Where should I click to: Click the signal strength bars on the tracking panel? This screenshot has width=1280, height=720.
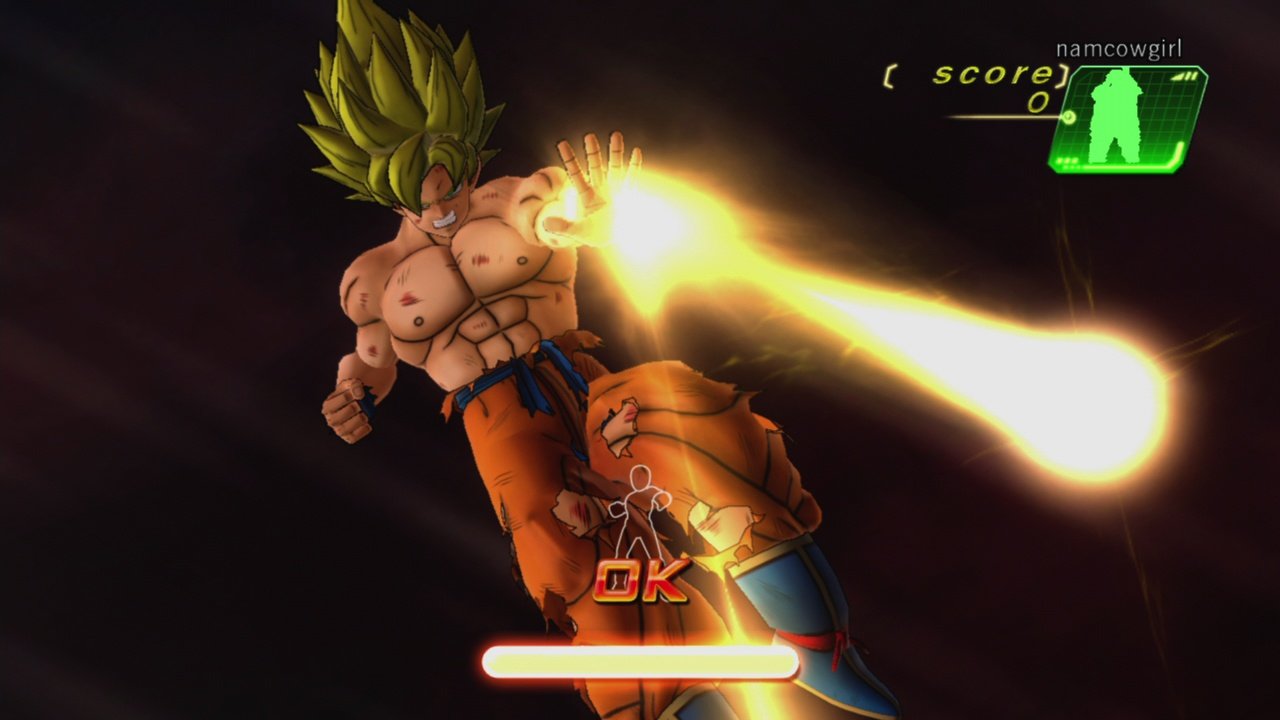tap(1184, 76)
